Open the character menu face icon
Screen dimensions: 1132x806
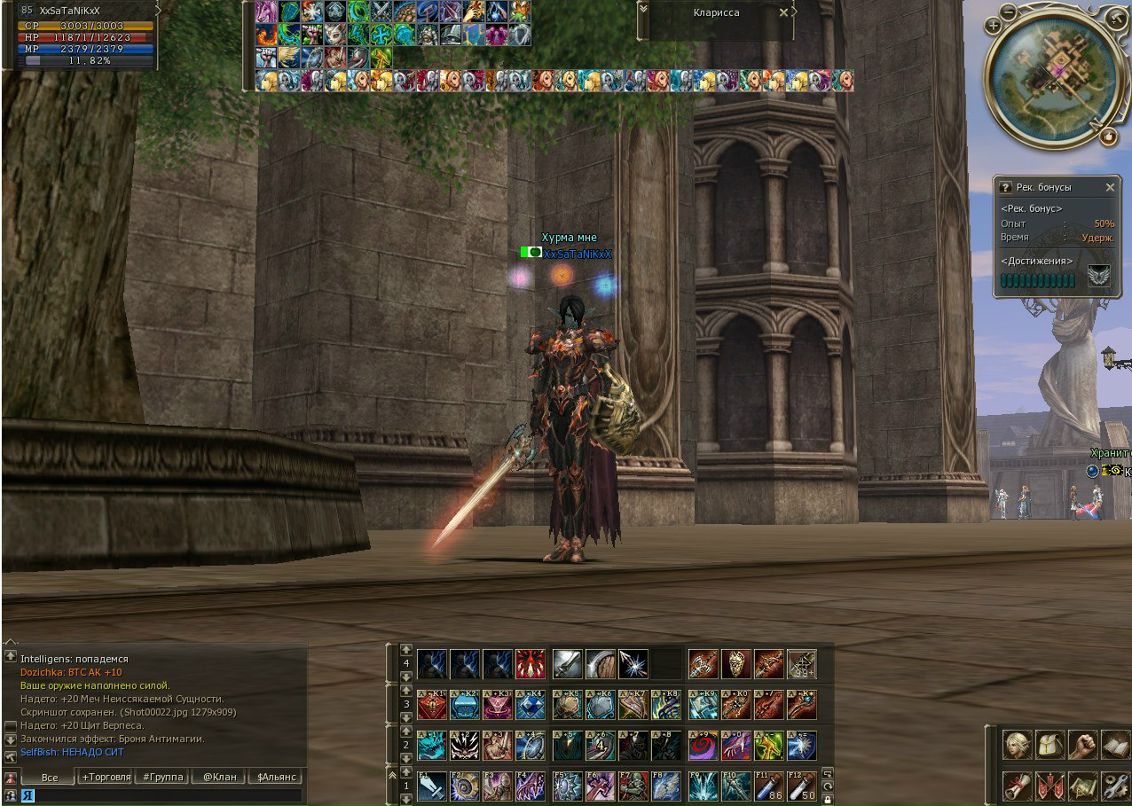(1017, 744)
